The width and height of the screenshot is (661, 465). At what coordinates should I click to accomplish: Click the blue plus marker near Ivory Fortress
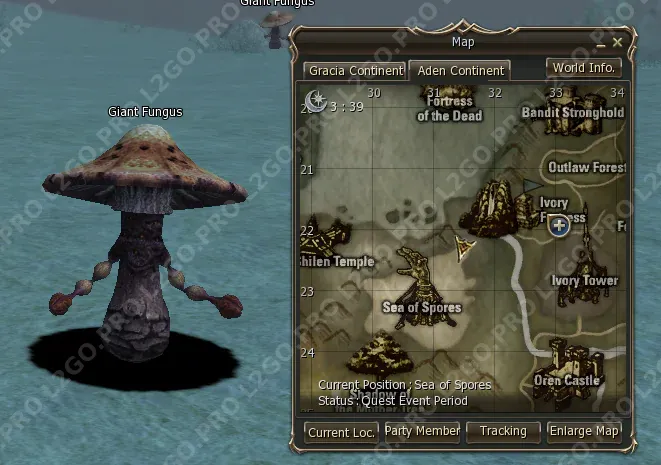point(559,227)
